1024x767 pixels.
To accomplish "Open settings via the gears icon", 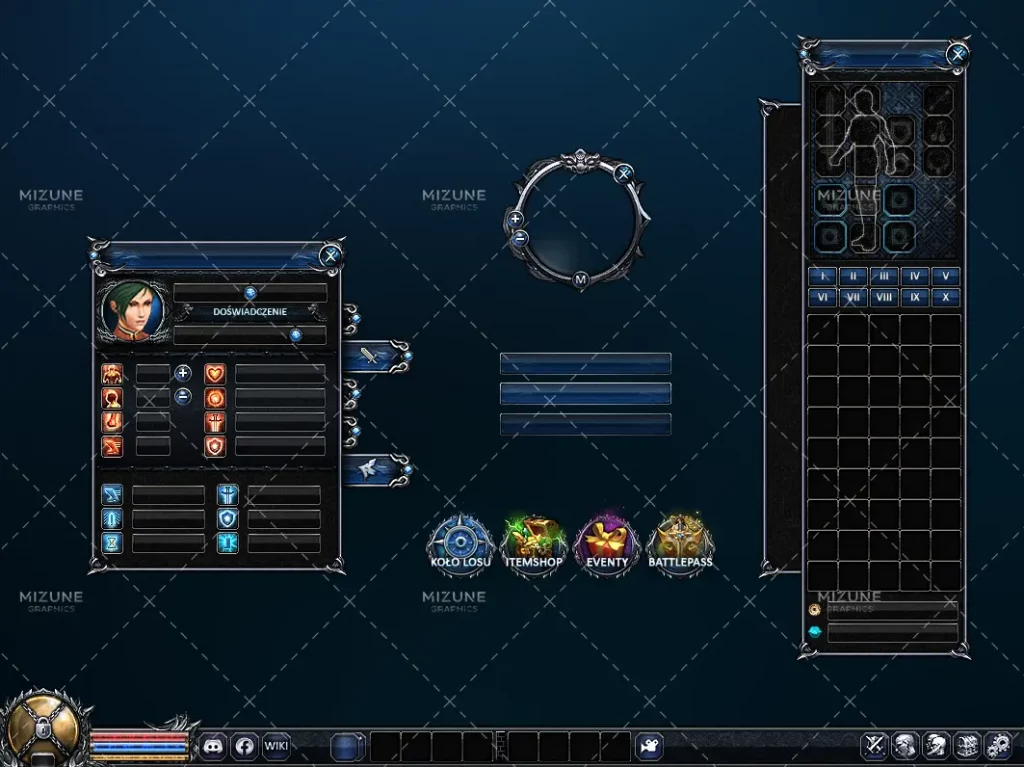I will click(x=997, y=745).
